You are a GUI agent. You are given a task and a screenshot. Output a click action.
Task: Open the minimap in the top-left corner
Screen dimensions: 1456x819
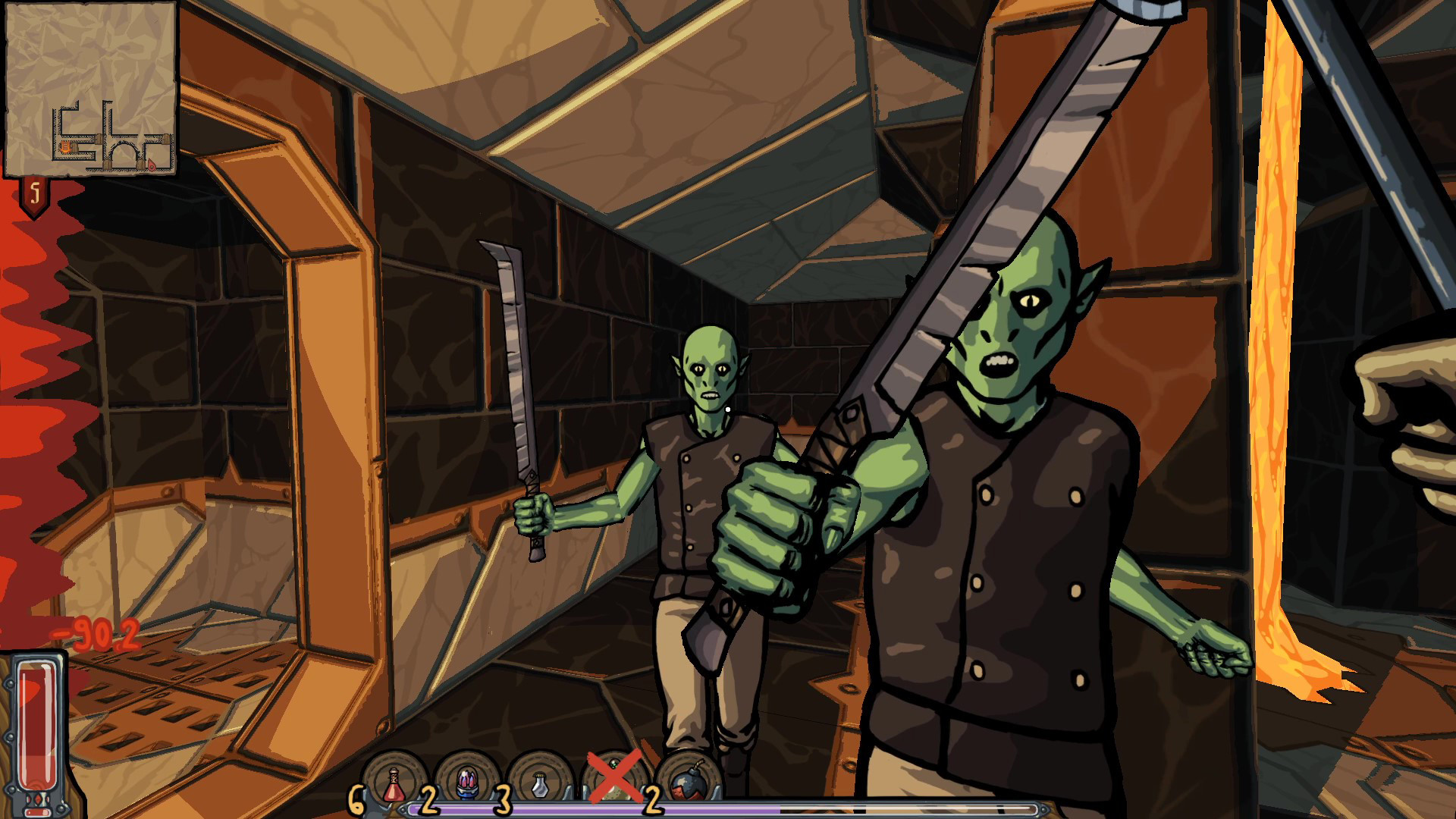click(x=91, y=91)
